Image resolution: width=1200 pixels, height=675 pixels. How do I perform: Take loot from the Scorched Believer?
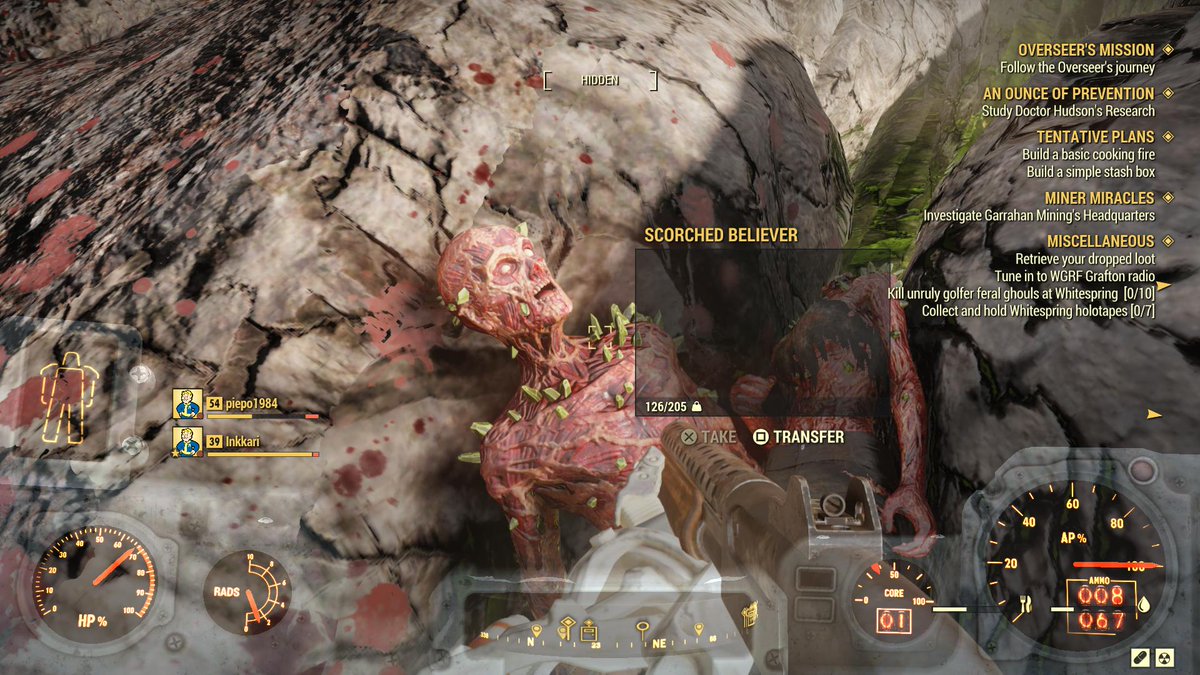[708, 437]
